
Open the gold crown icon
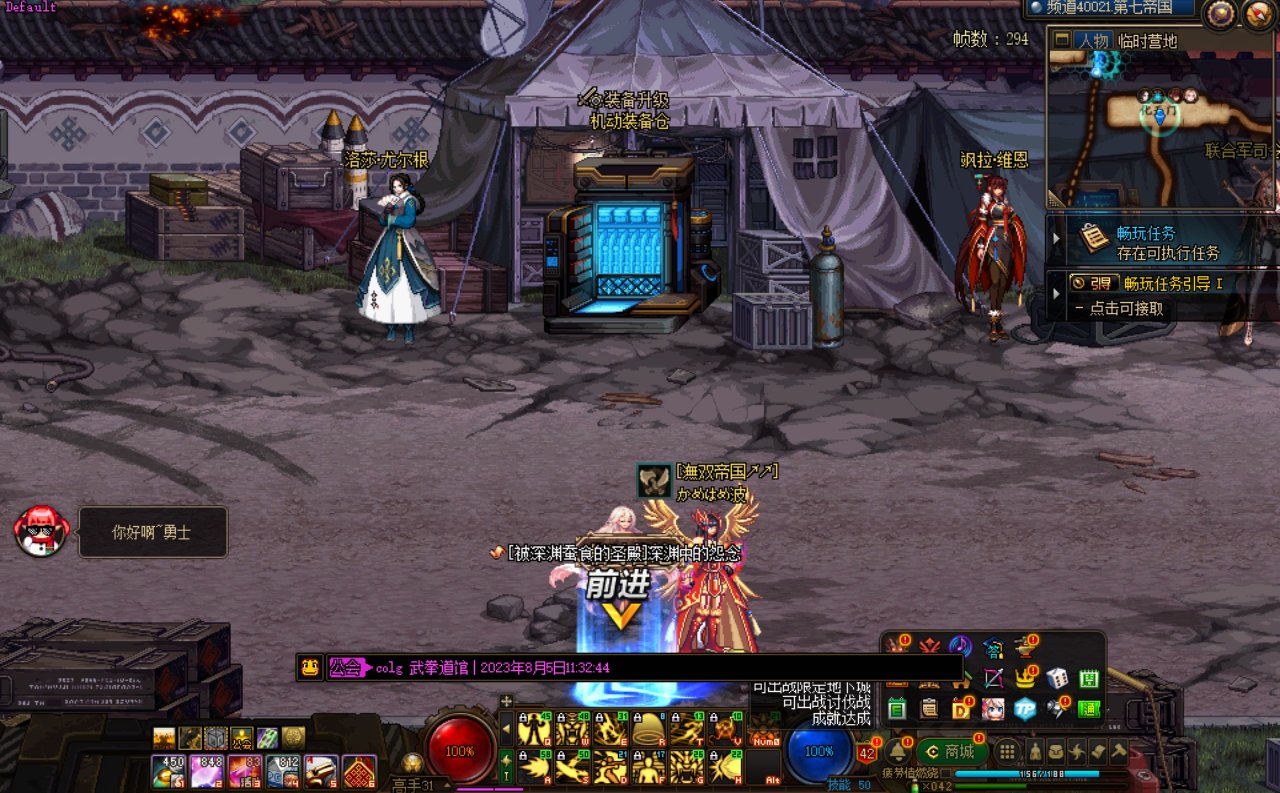(1025, 678)
